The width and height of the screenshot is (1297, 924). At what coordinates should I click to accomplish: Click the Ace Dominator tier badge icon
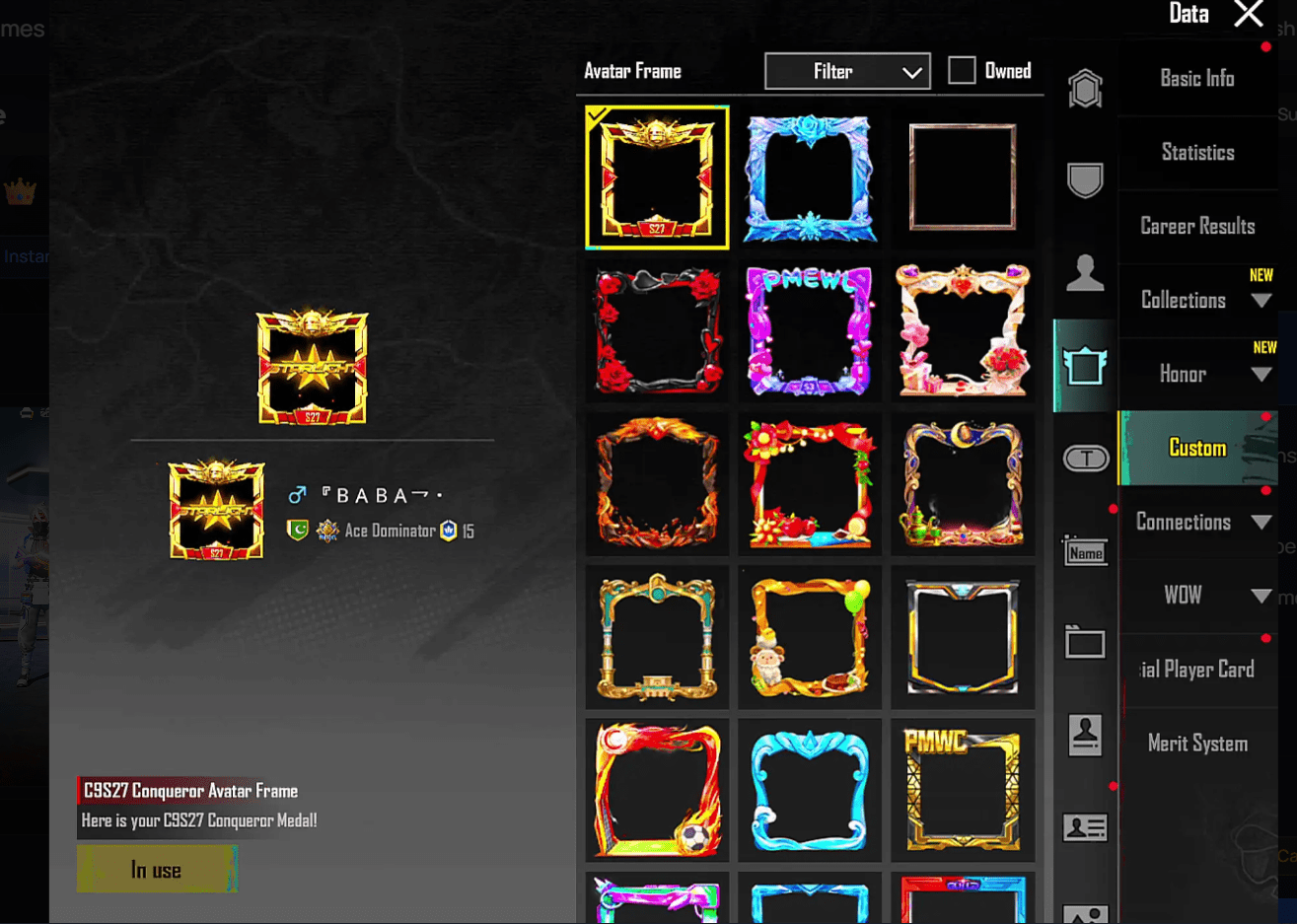pos(326,529)
